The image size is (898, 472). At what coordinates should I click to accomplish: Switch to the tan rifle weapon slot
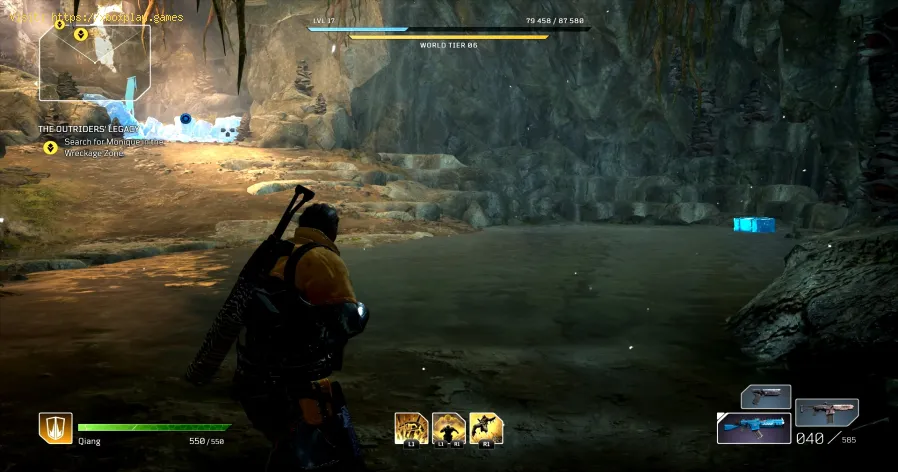click(825, 412)
